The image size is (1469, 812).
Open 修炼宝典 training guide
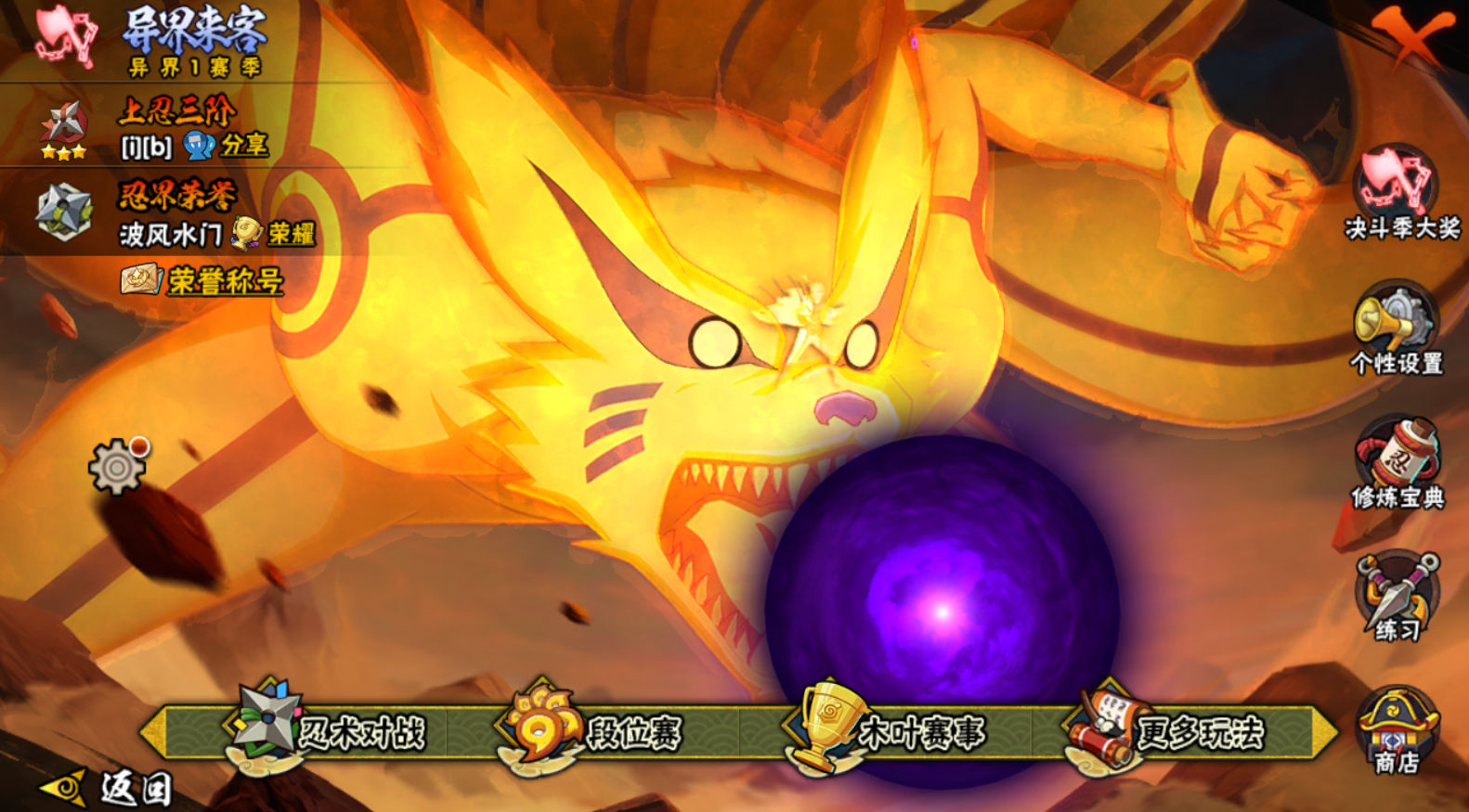tap(1397, 463)
